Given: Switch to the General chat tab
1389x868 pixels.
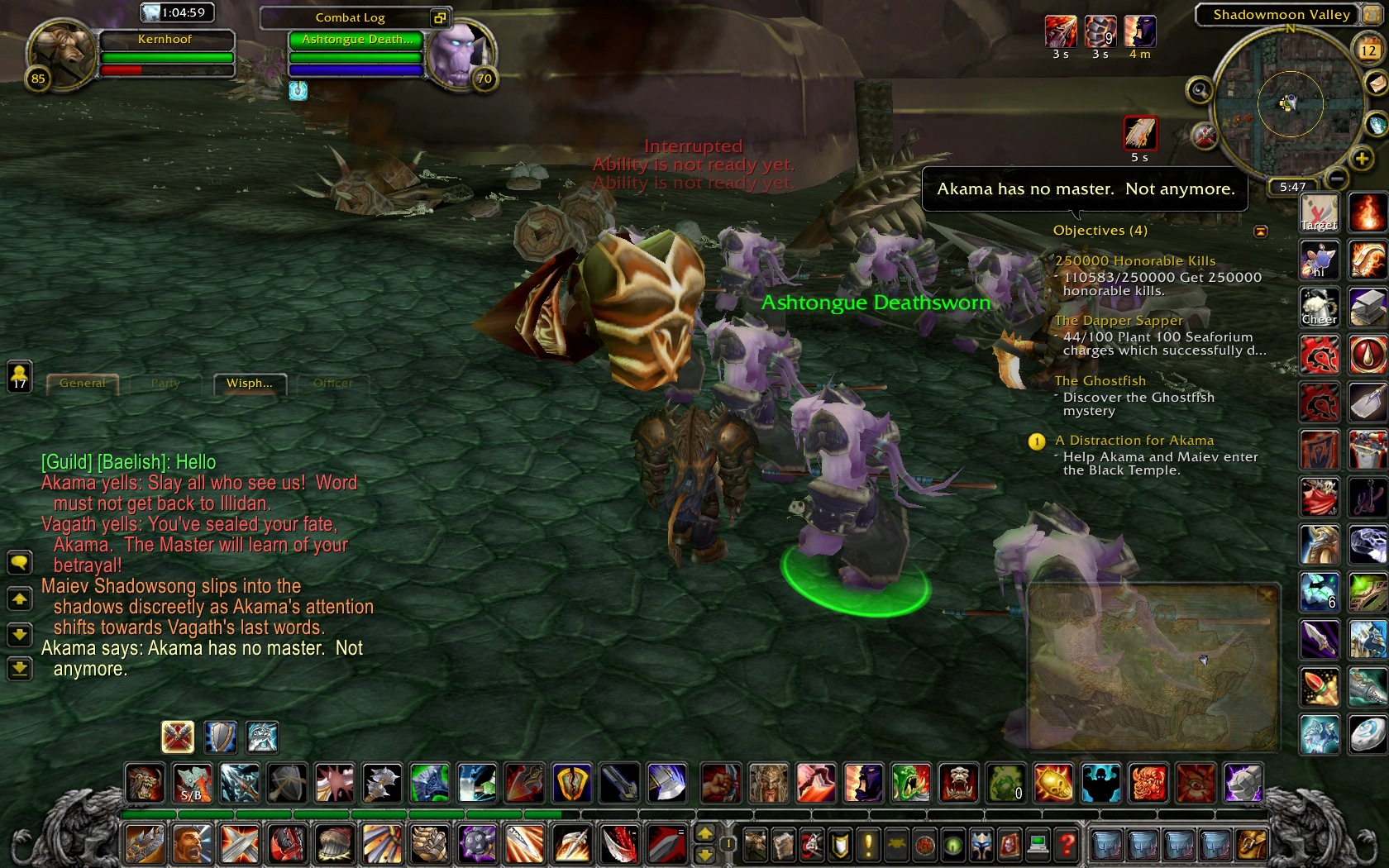Looking at the screenshot, I should (83, 384).
